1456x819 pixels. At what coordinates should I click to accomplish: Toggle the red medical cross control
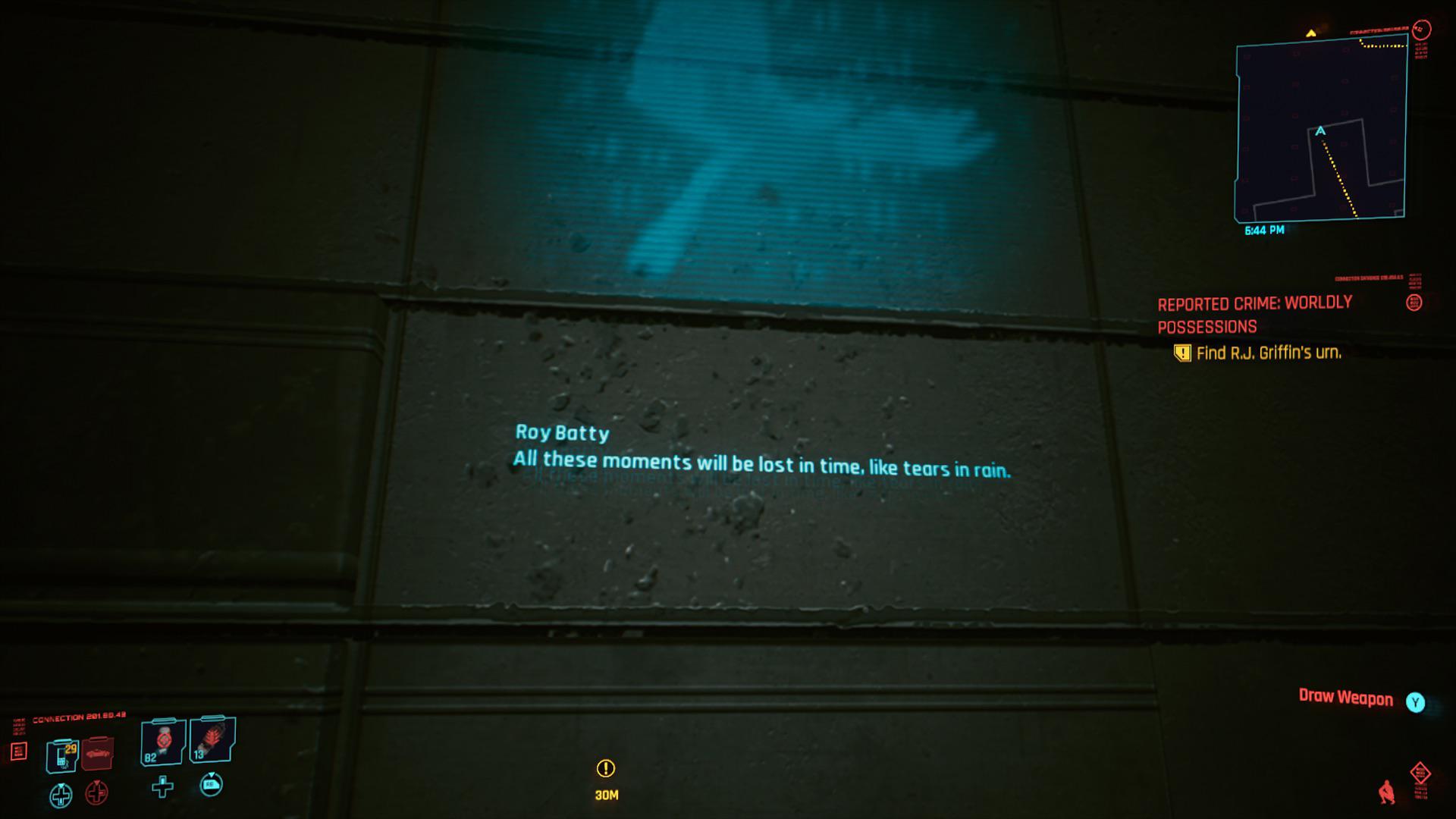tap(96, 793)
